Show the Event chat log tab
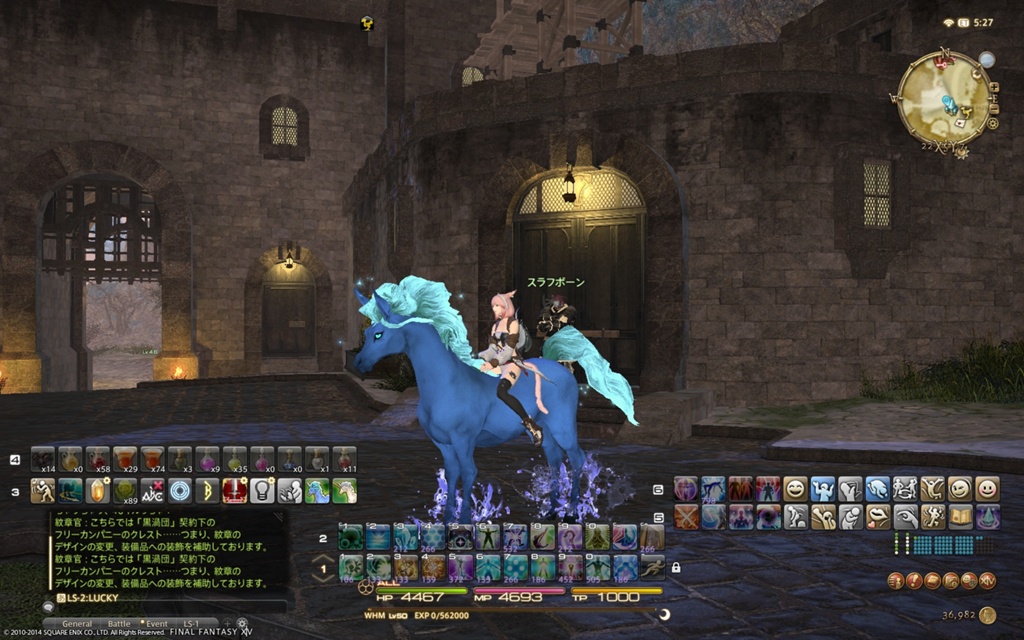 [x=156, y=623]
